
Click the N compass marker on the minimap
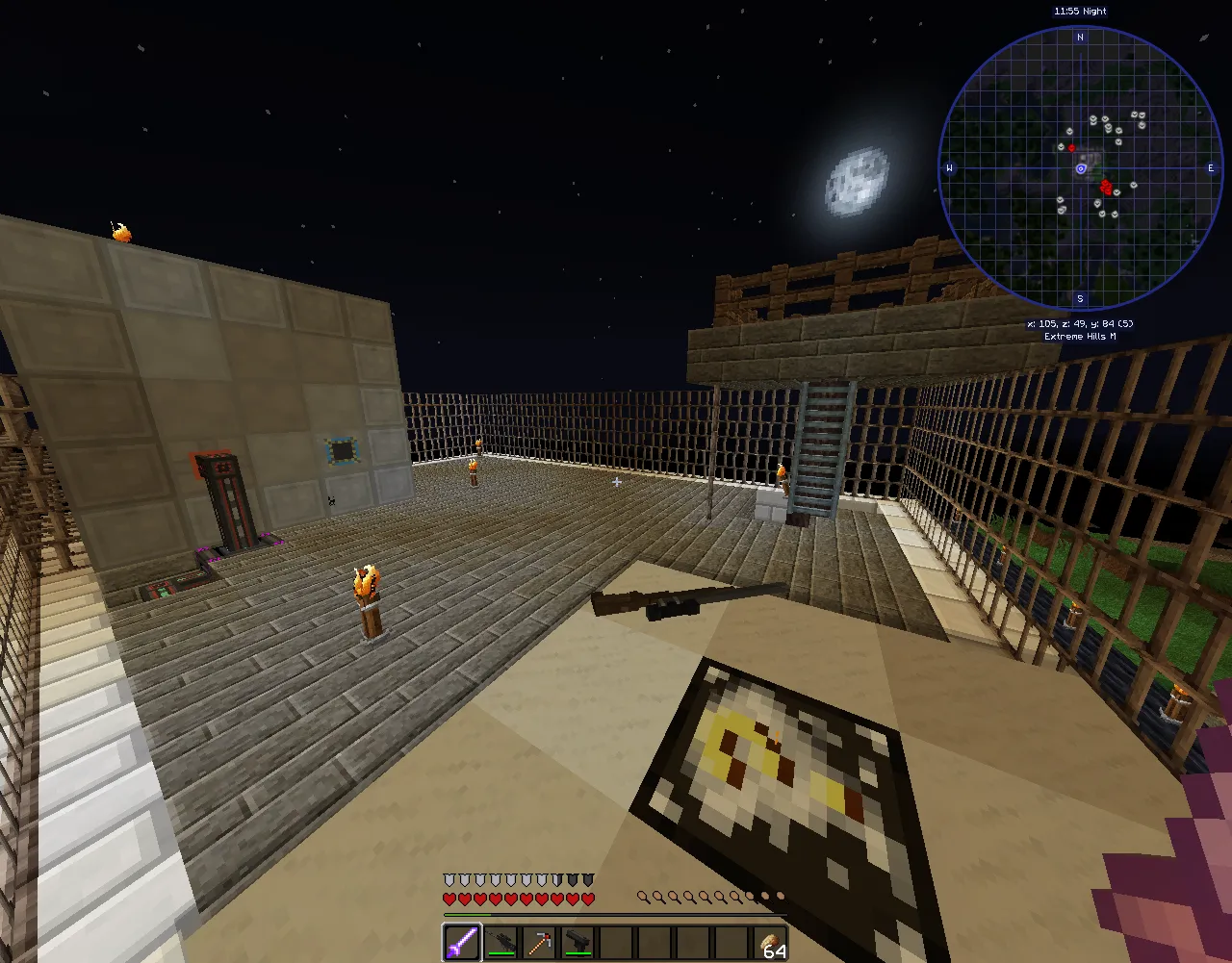(1080, 37)
